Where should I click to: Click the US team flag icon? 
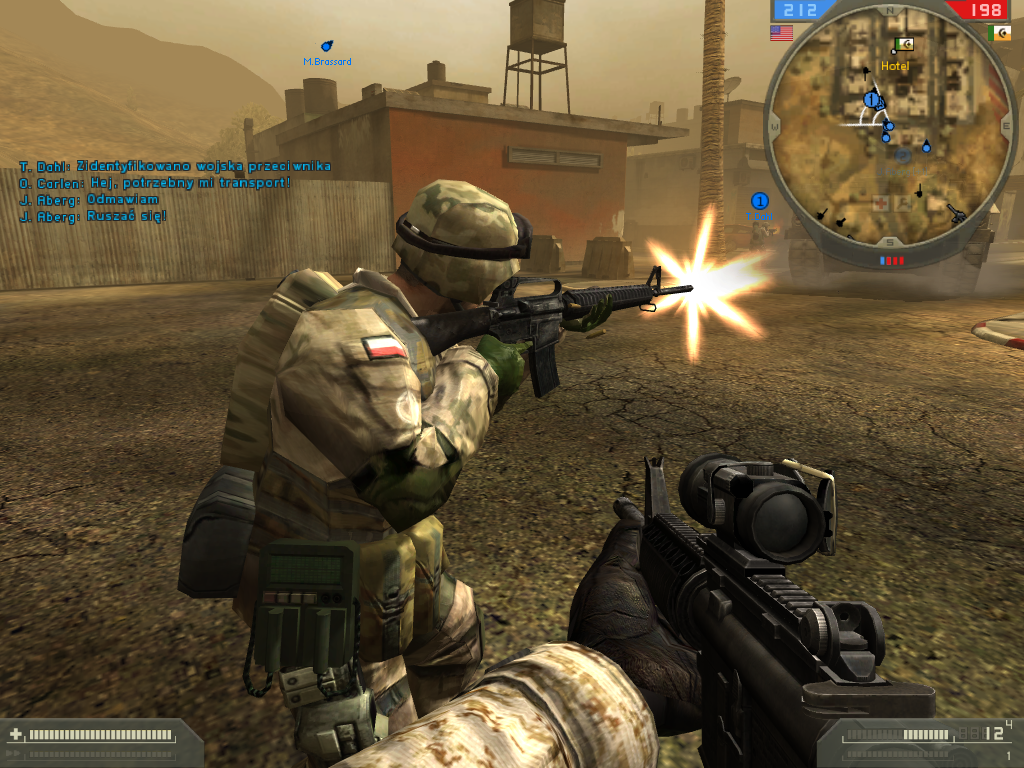(x=781, y=33)
